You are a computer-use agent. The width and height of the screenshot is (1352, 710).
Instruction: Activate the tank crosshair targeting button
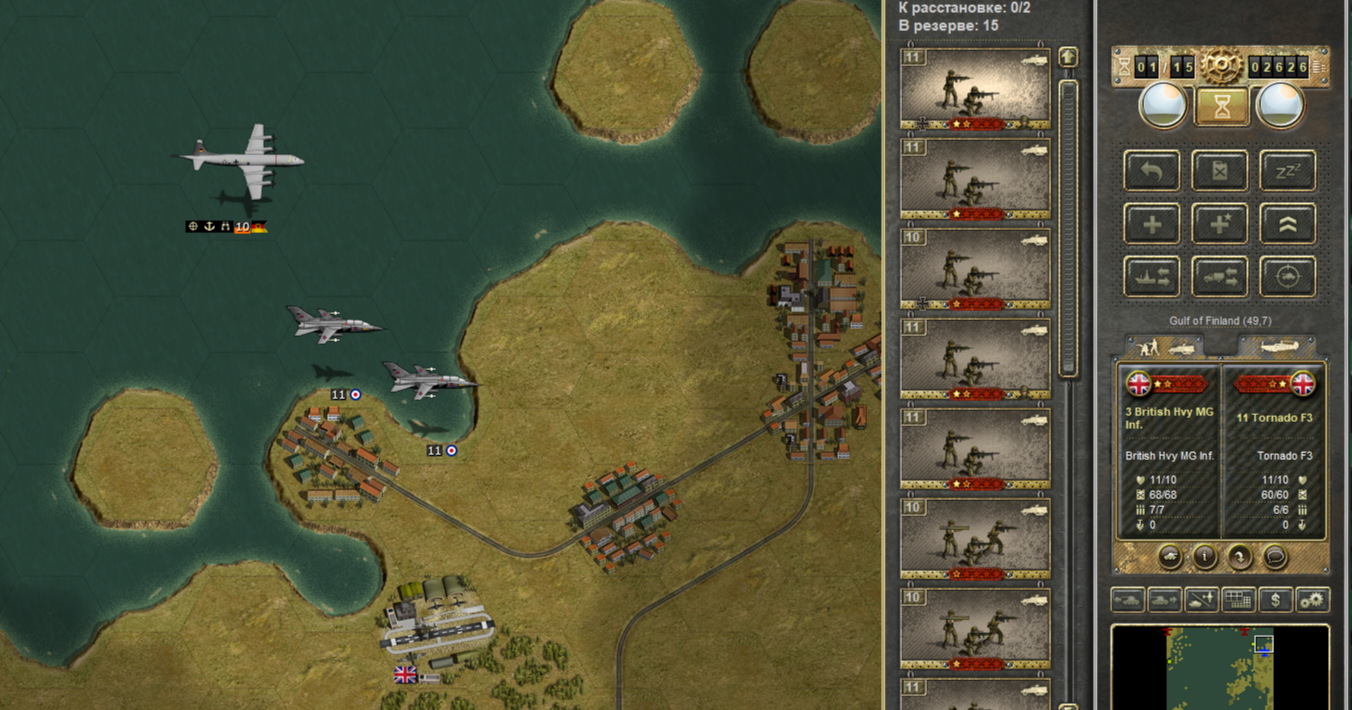coord(1287,277)
